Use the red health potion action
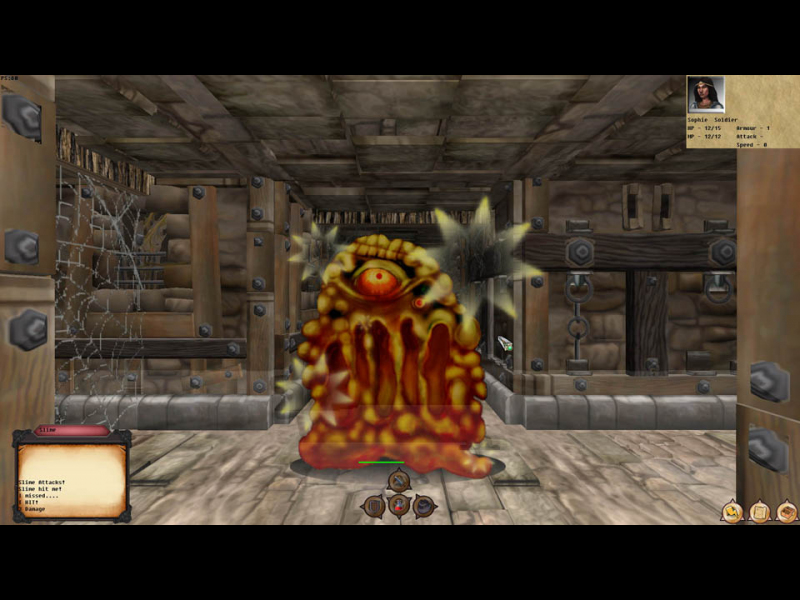This screenshot has height=600, width=800. 399,507
